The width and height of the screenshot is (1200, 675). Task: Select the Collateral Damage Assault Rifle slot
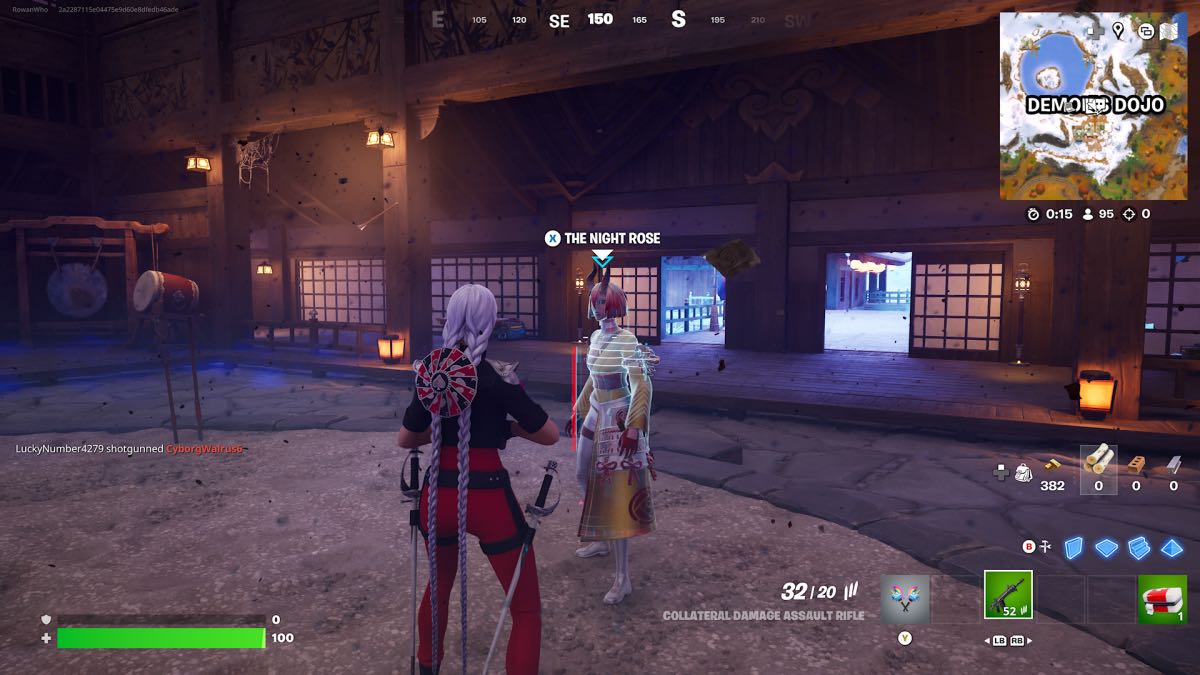click(x=1008, y=595)
